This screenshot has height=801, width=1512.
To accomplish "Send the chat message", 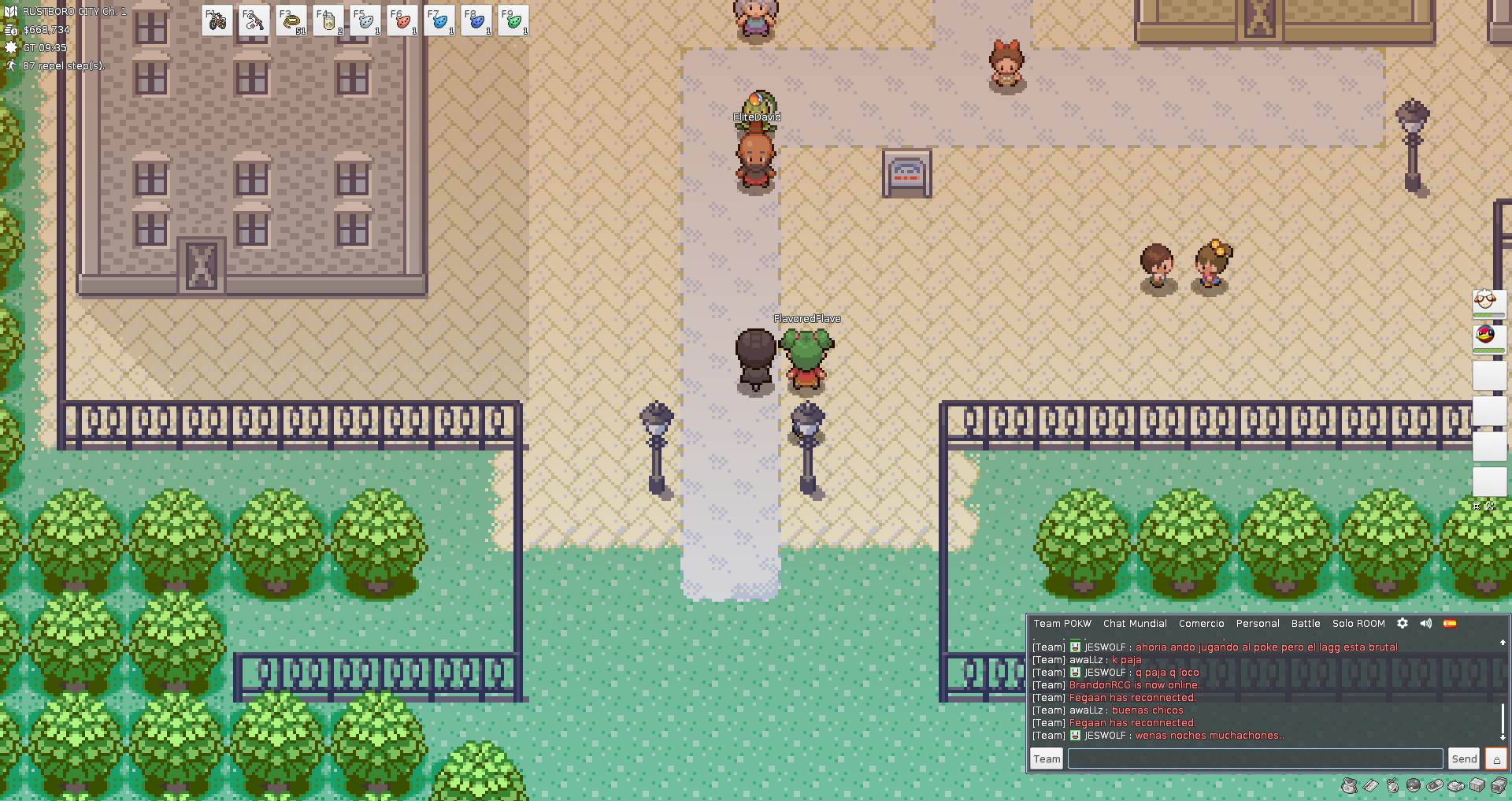I will pos(1464,759).
